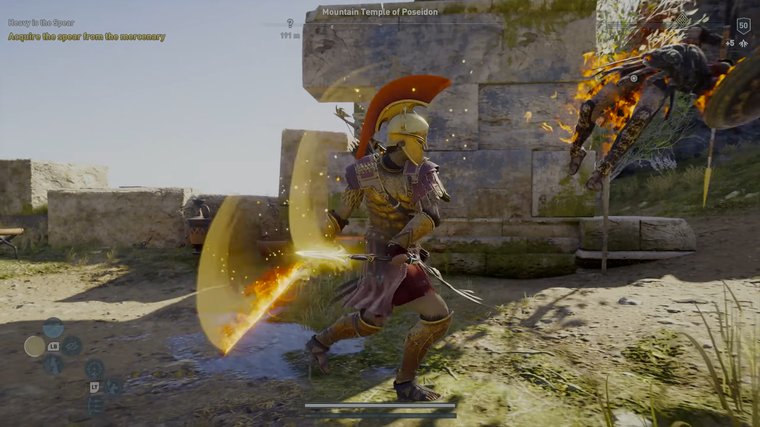760x427 pixels.
Task: Activate the highlighted yellow ability slot
Action: [35, 346]
